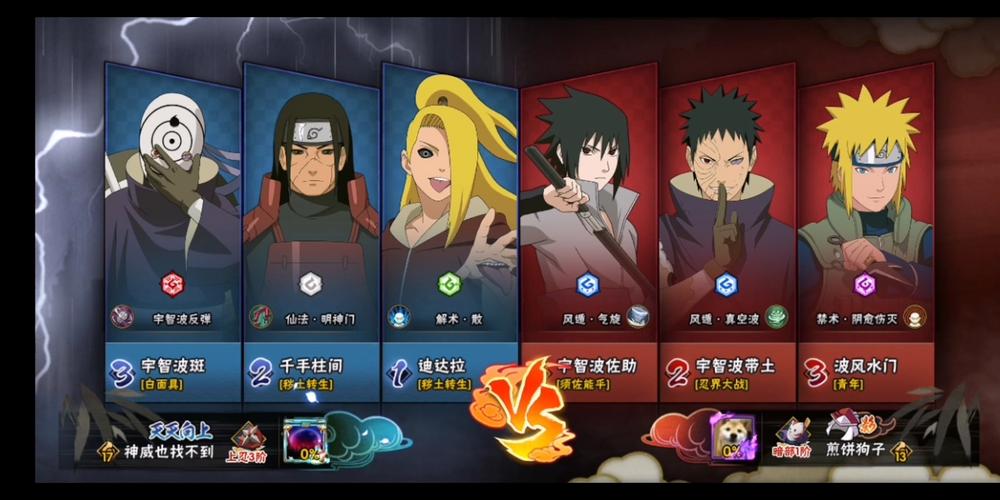
Task: Tap the 禁术·阴愈伤灭 scroll icon
Action: (x=914, y=317)
